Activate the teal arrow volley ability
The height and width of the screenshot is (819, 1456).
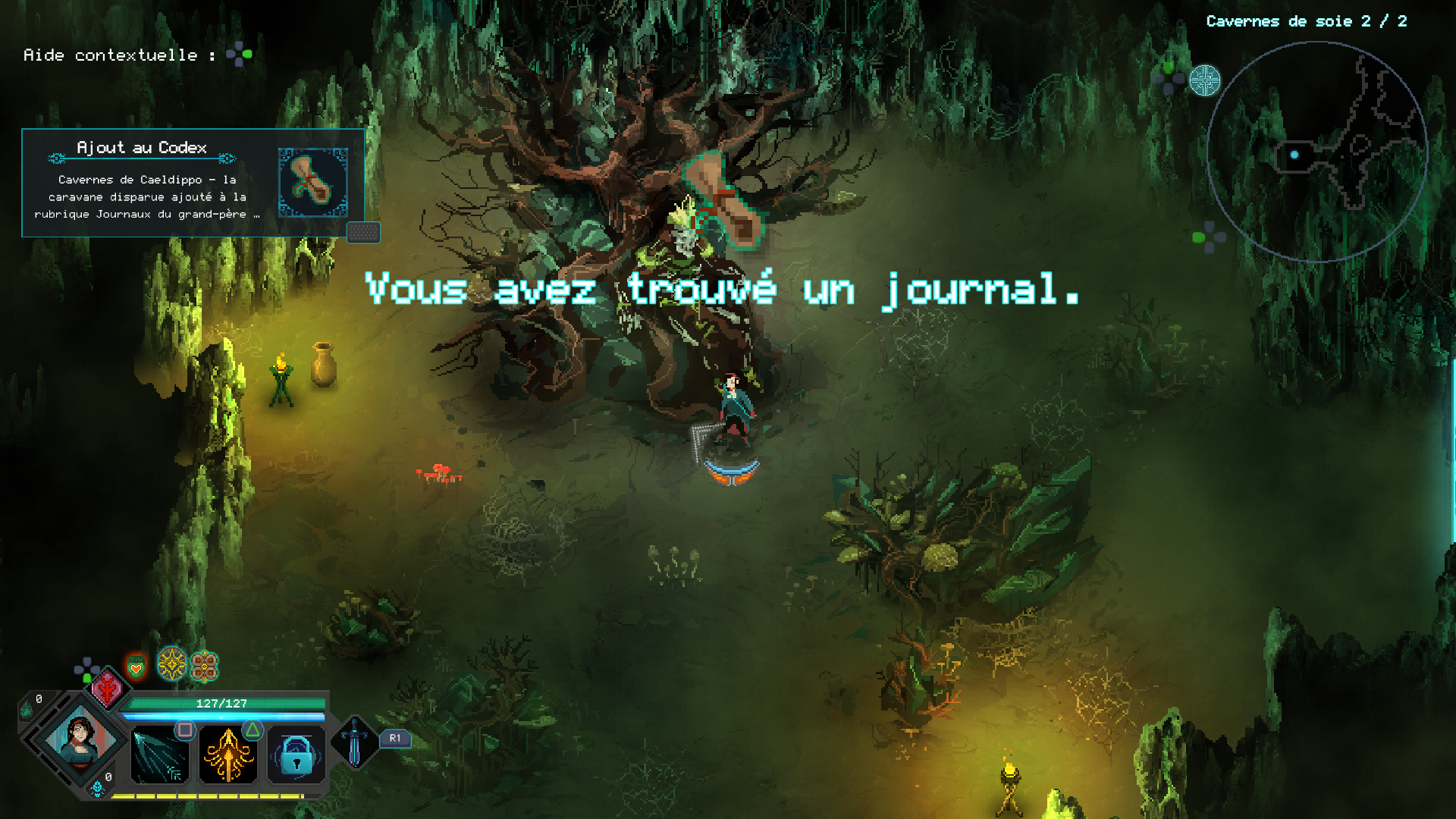(159, 755)
